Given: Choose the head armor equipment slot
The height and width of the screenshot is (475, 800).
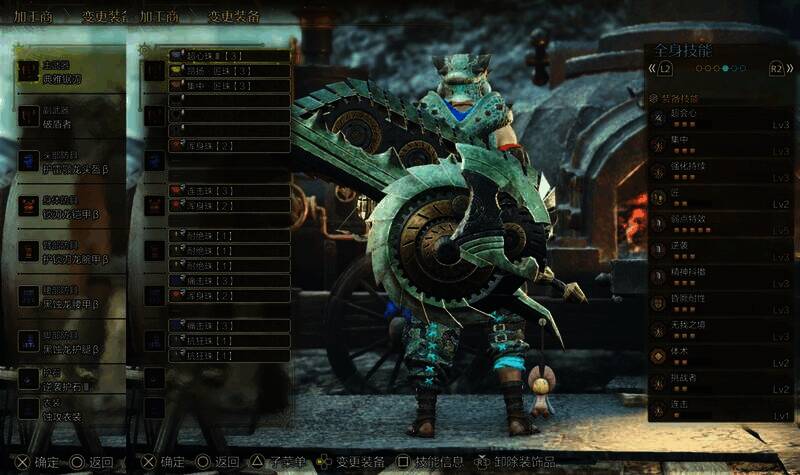Looking at the screenshot, I should coord(68,163).
